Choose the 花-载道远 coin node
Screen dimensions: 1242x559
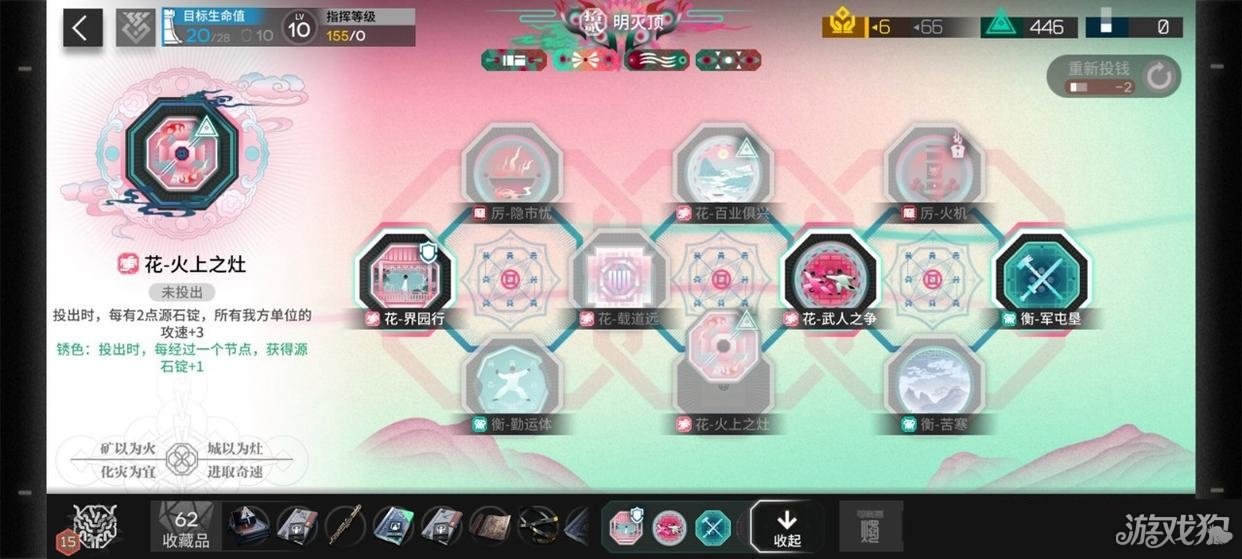tap(618, 277)
